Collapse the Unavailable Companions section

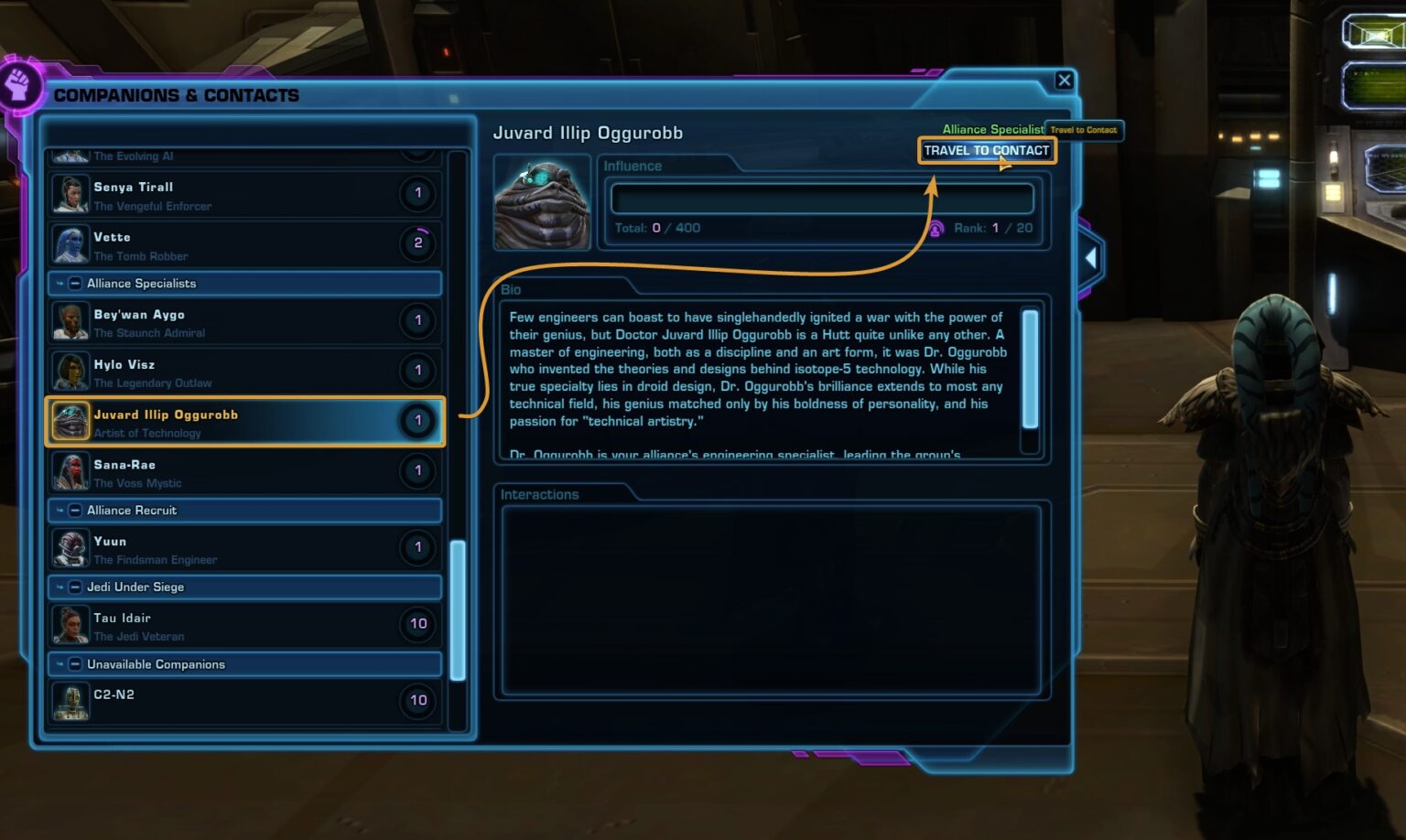coord(74,664)
